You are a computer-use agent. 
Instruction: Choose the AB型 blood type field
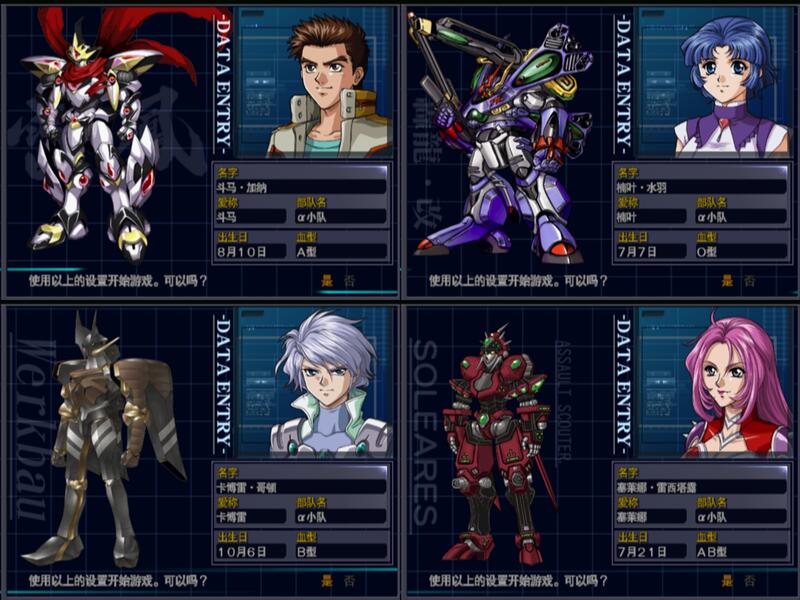740,552
